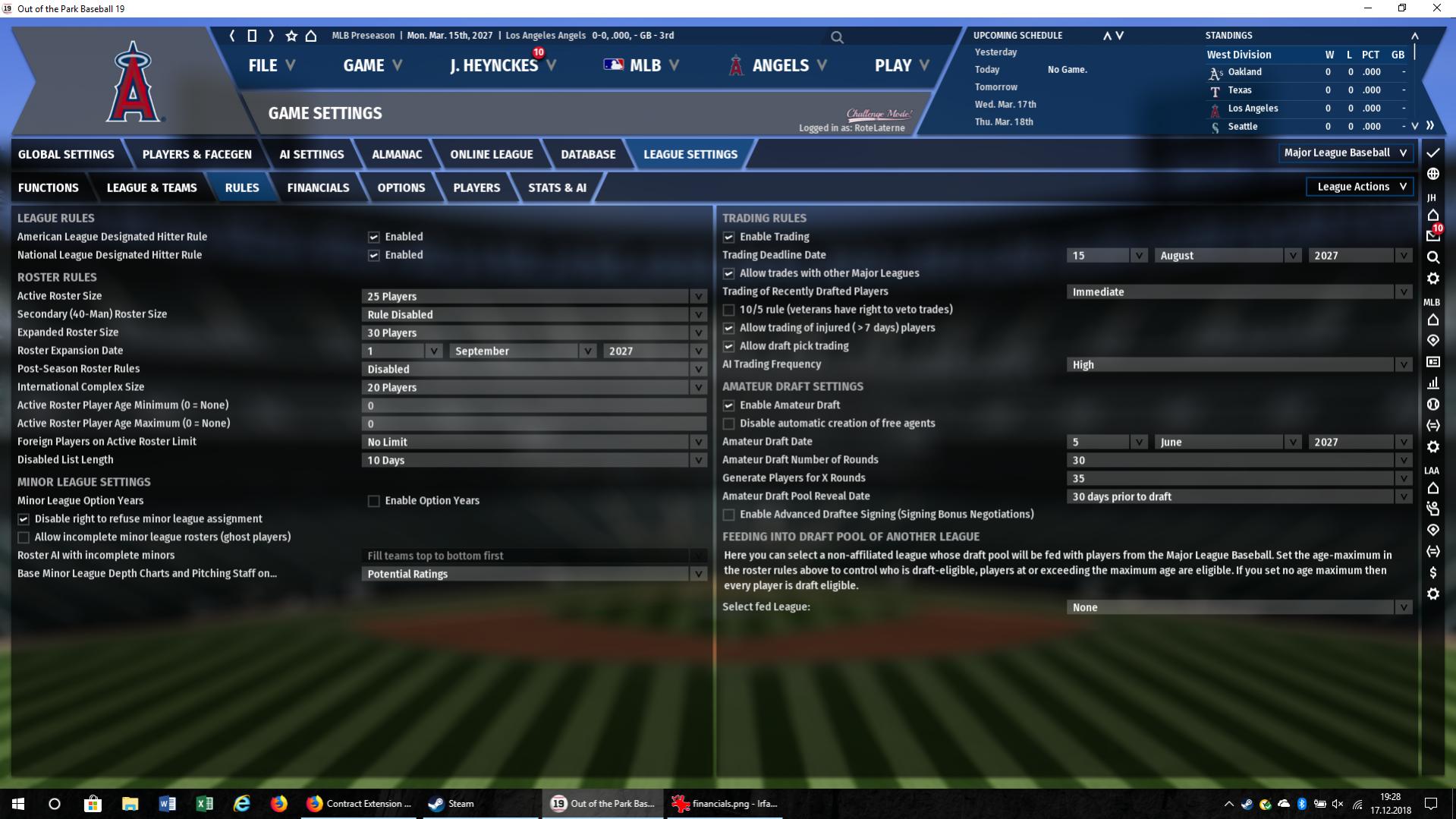The image size is (1456, 819).
Task: Toggle the 10/5 veterans veto rule
Action: [728, 310]
